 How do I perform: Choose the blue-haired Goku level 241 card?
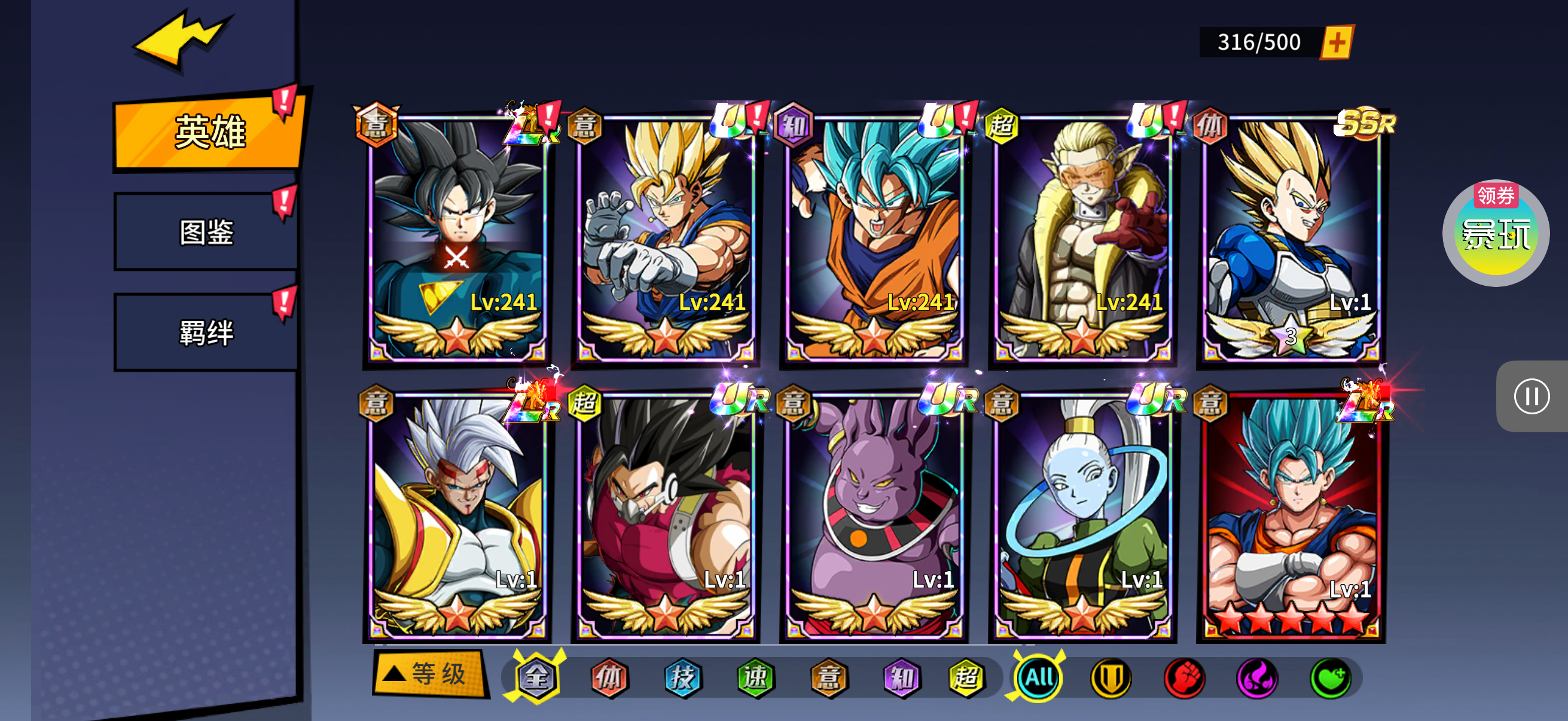tap(874, 239)
